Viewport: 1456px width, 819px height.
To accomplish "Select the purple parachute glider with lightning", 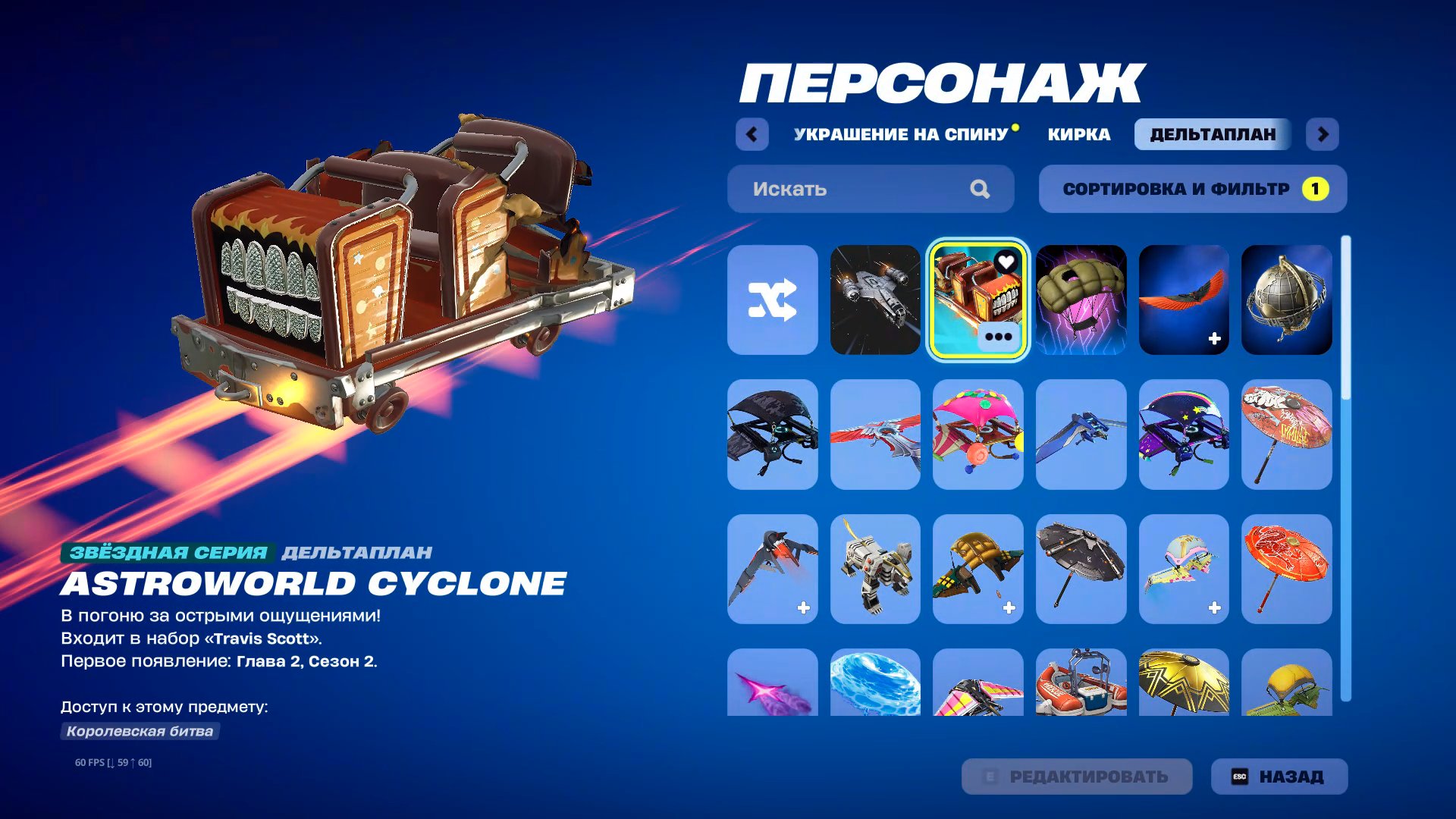I will tap(1081, 298).
